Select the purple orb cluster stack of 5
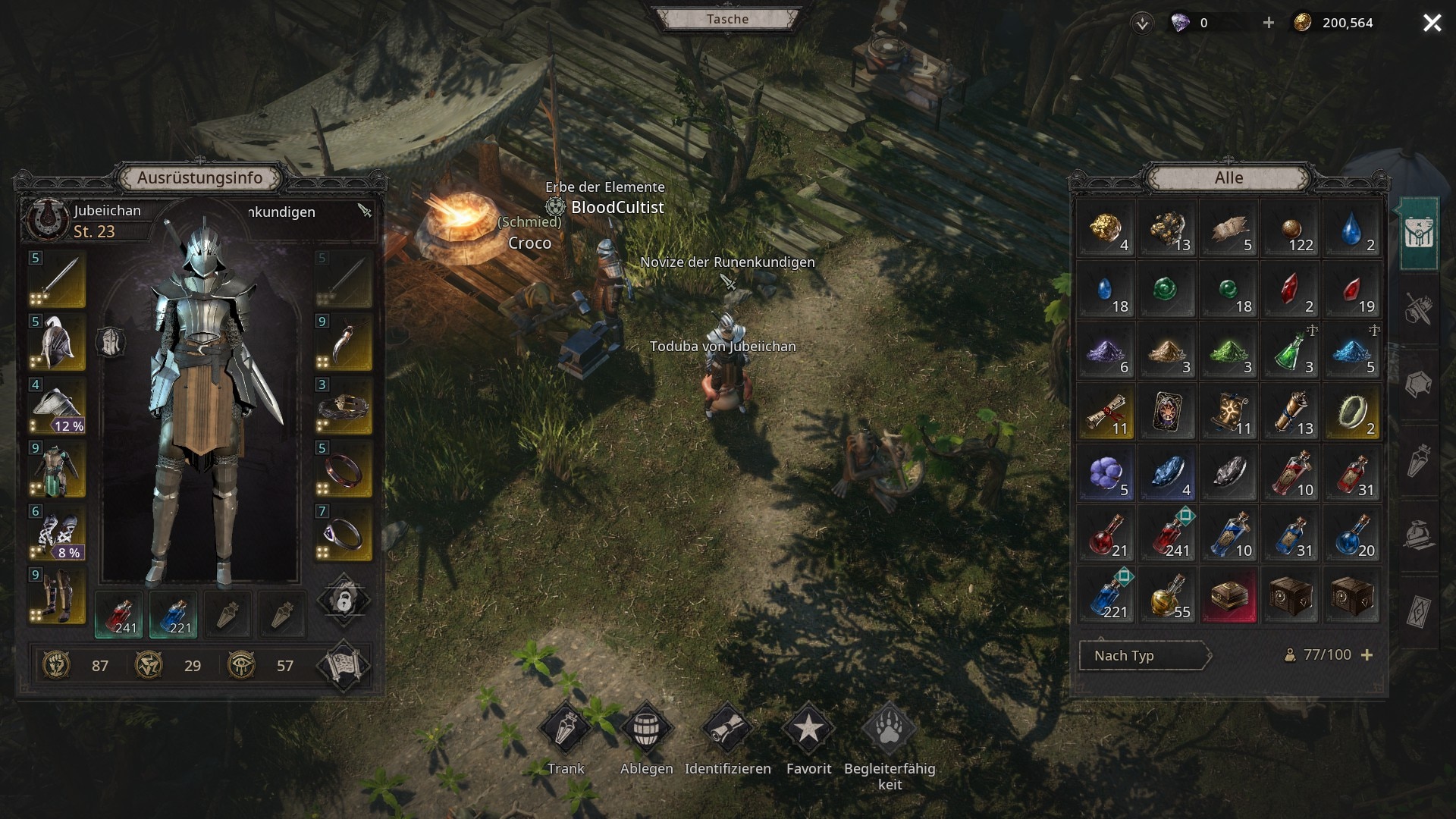This screenshot has height=819, width=1456. 1106,474
